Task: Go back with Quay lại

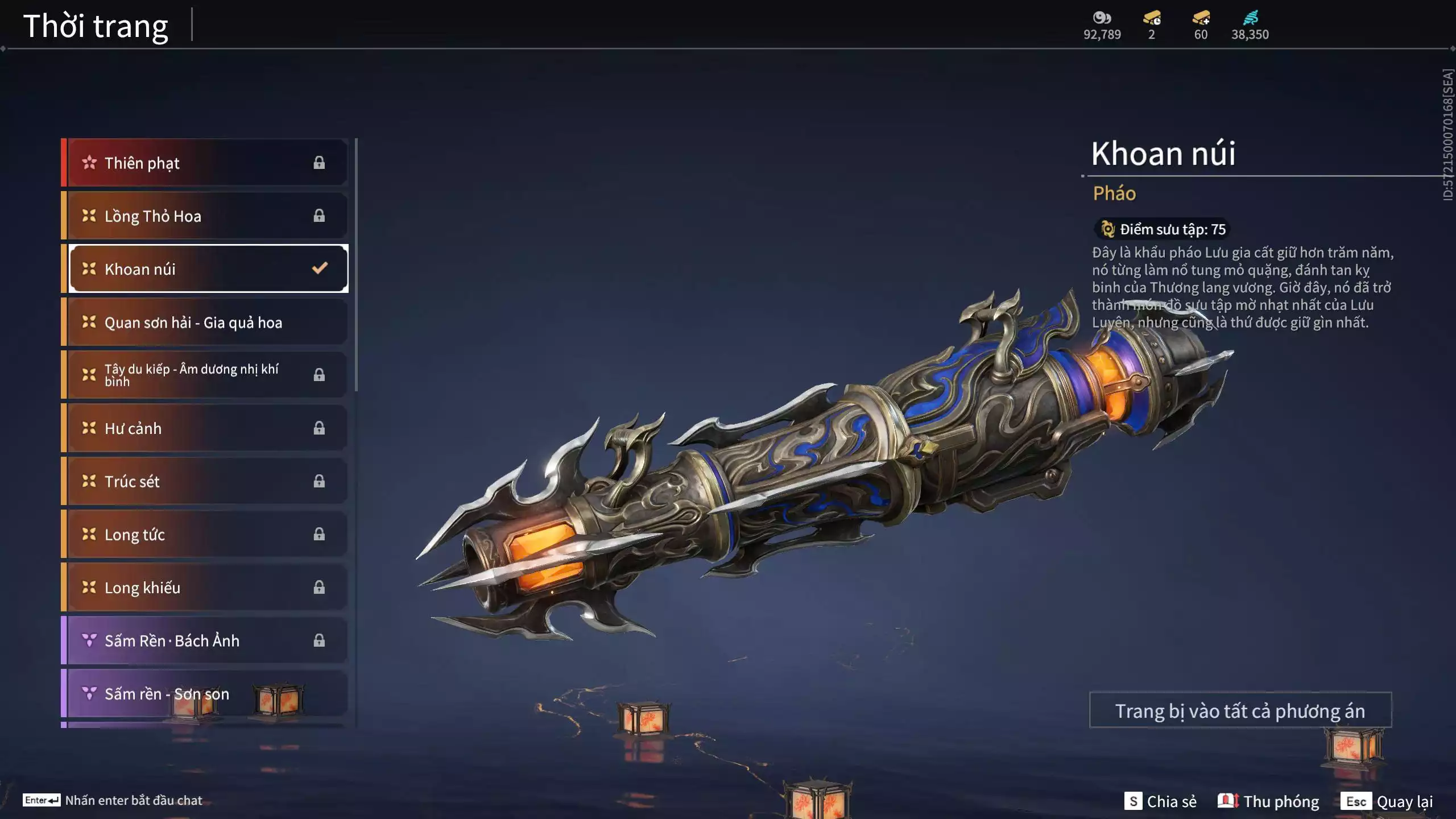Action: [x=1387, y=801]
